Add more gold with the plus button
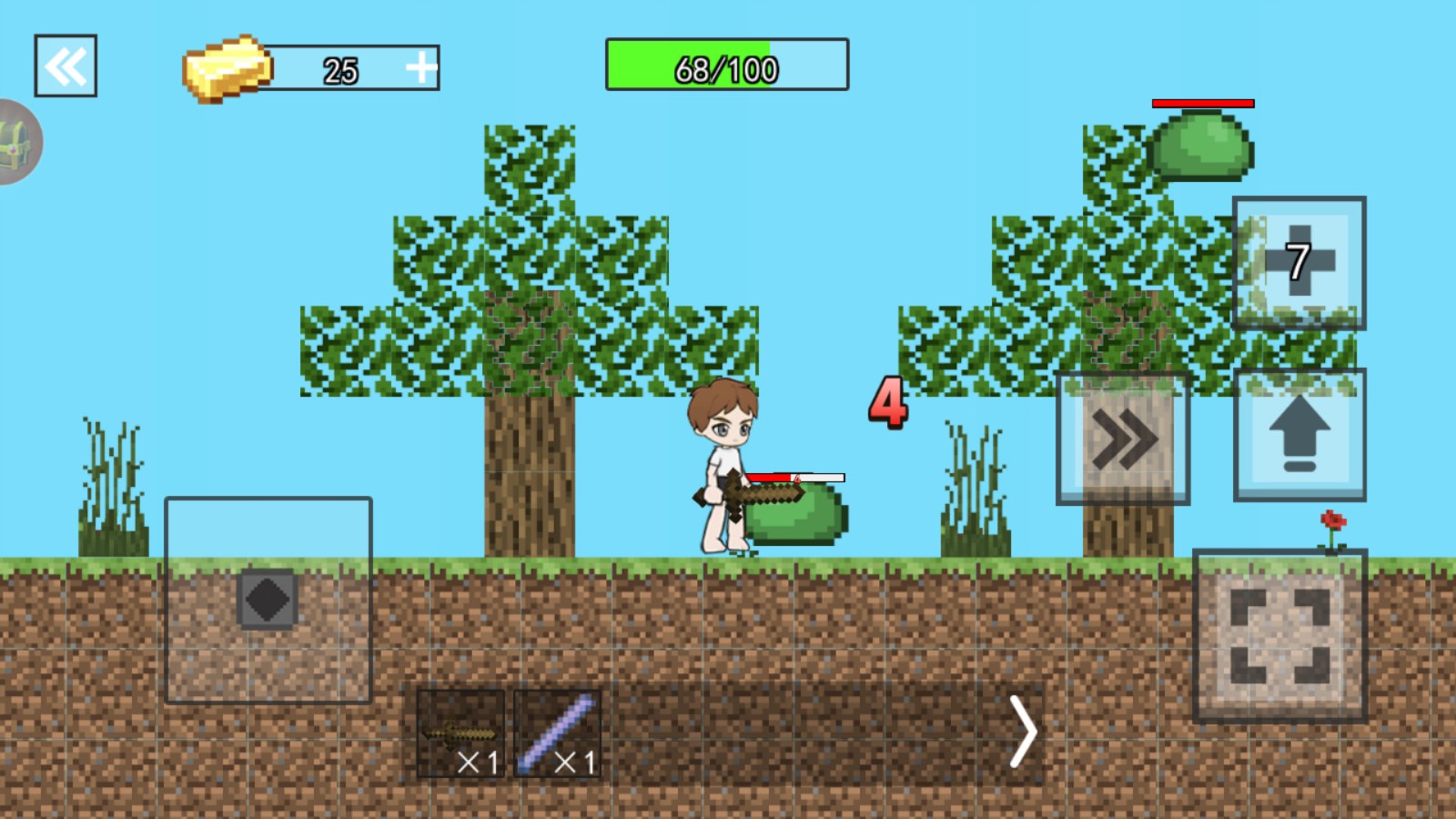The image size is (1456, 819). (420, 68)
